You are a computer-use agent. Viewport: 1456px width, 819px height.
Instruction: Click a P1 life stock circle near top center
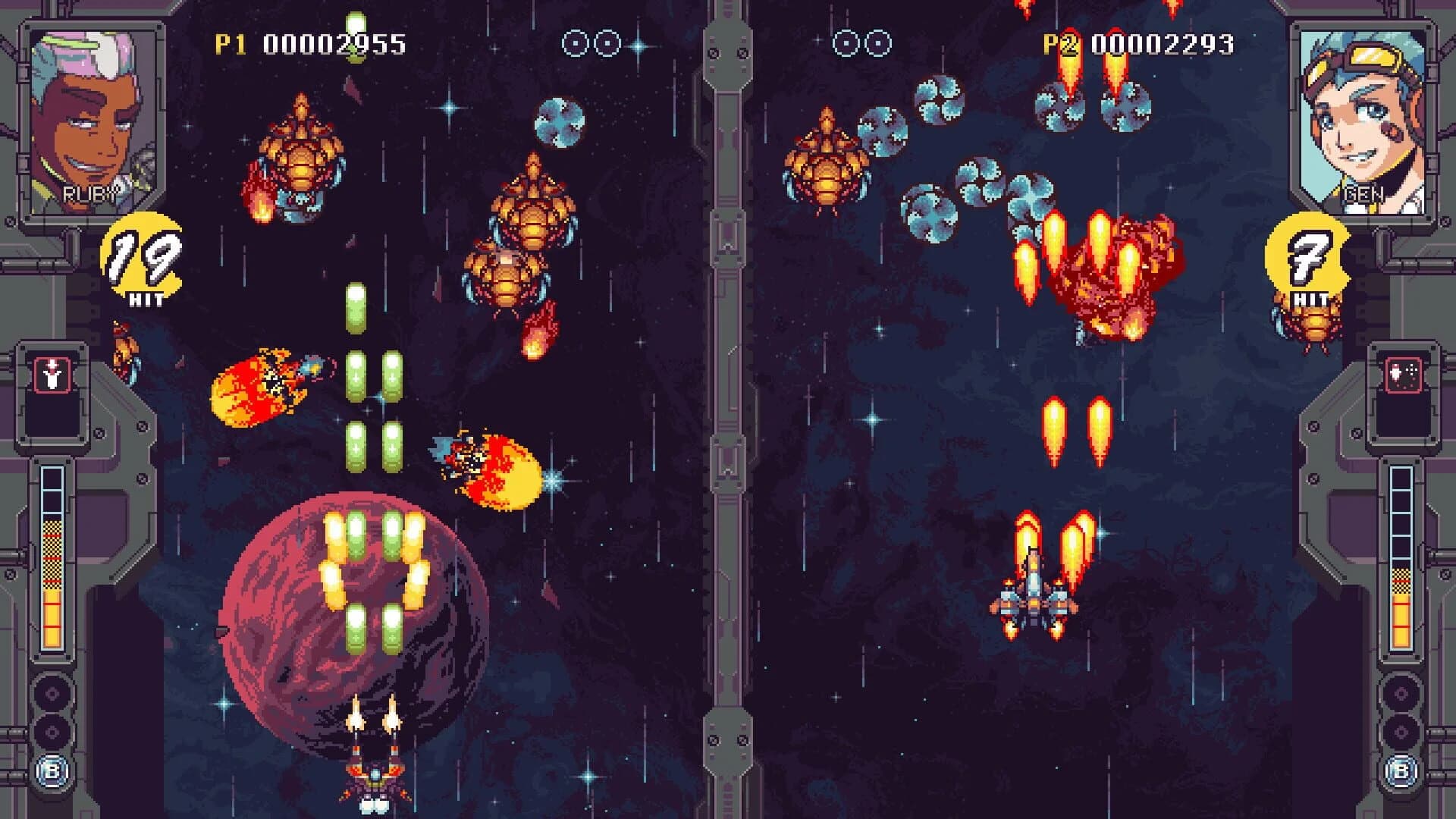[574, 43]
